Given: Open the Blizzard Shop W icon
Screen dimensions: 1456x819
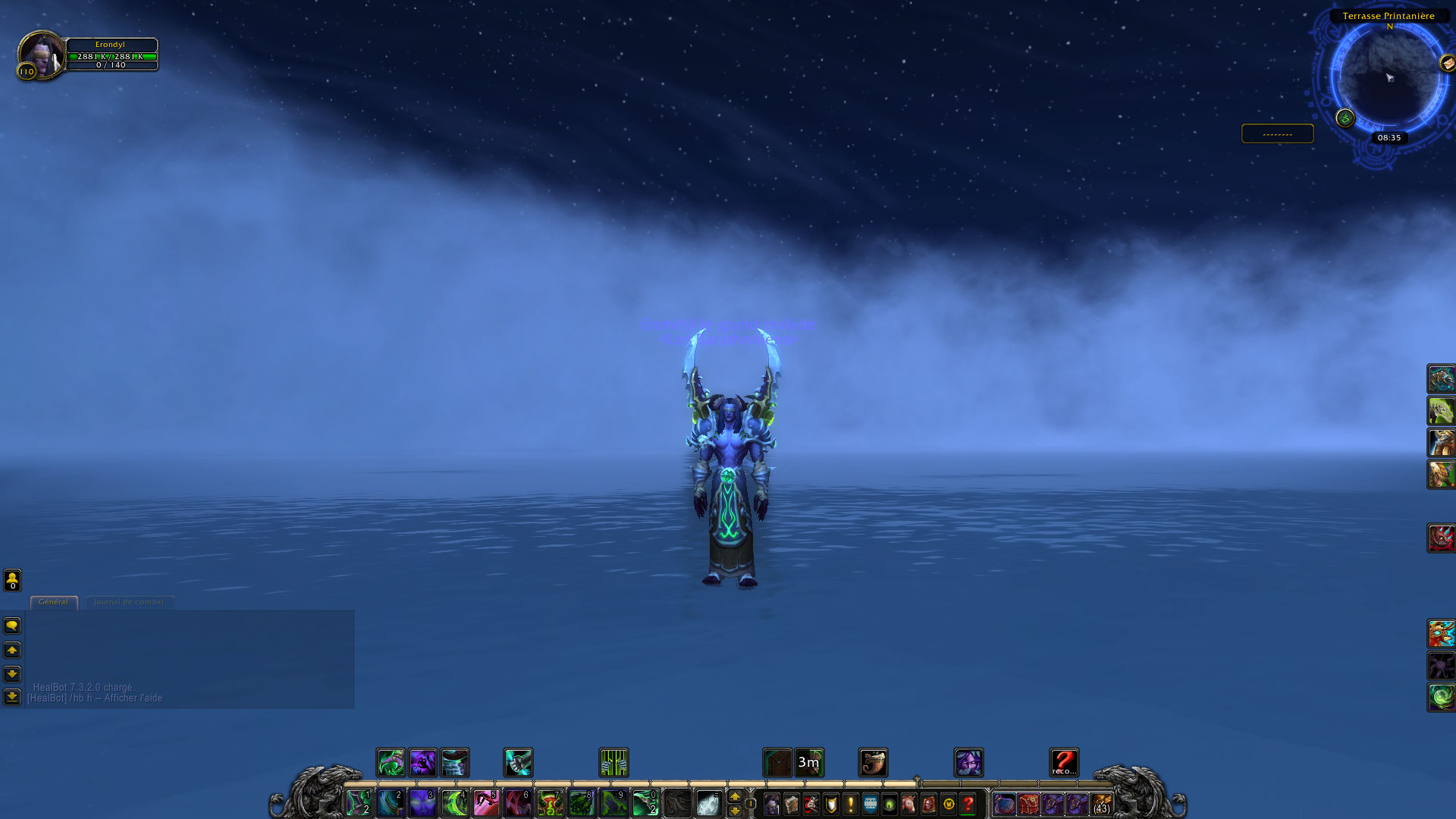Looking at the screenshot, I should click(x=949, y=803).
